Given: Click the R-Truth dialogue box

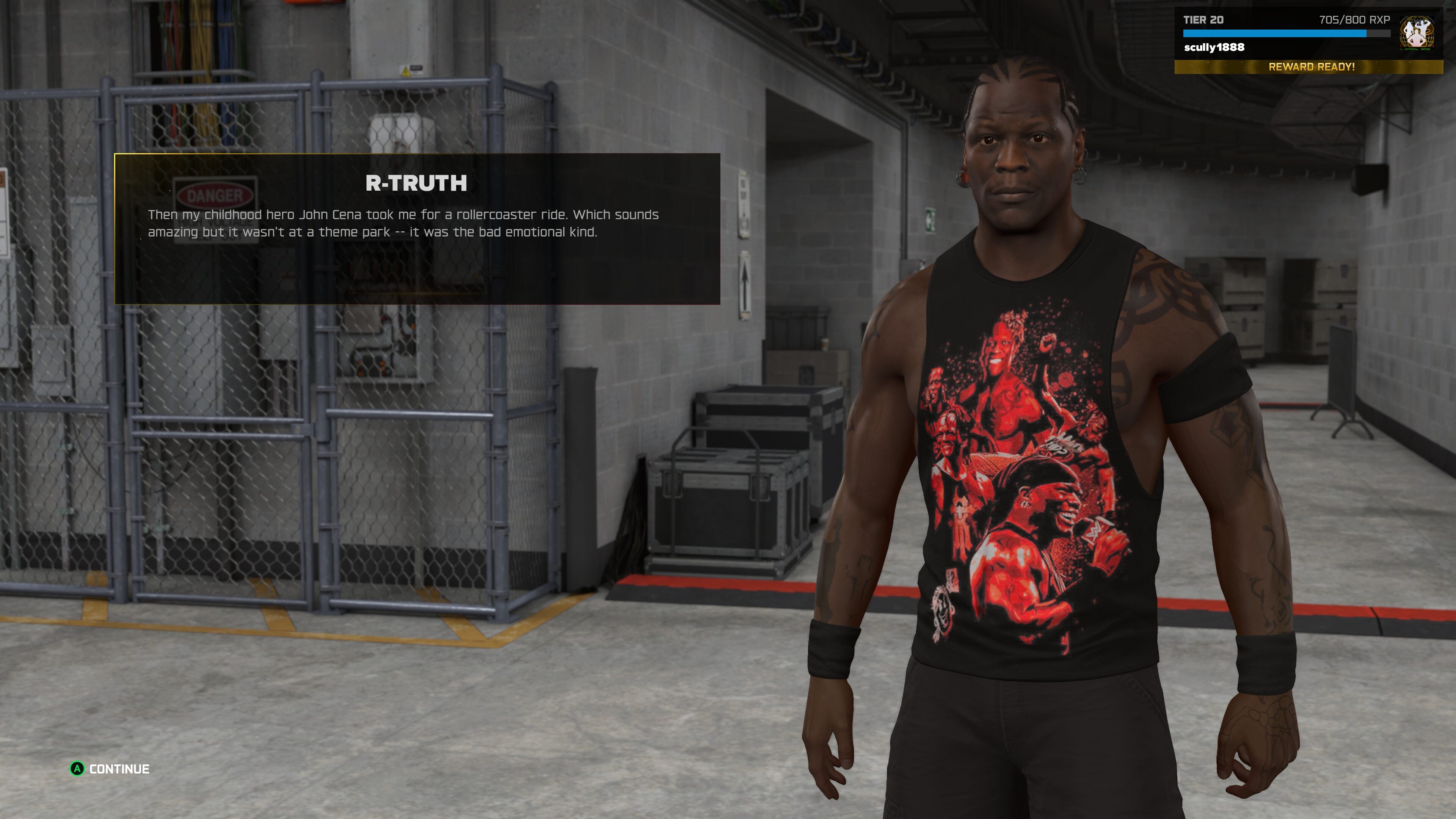Looking at the screenshot, I should coord(417,228).
